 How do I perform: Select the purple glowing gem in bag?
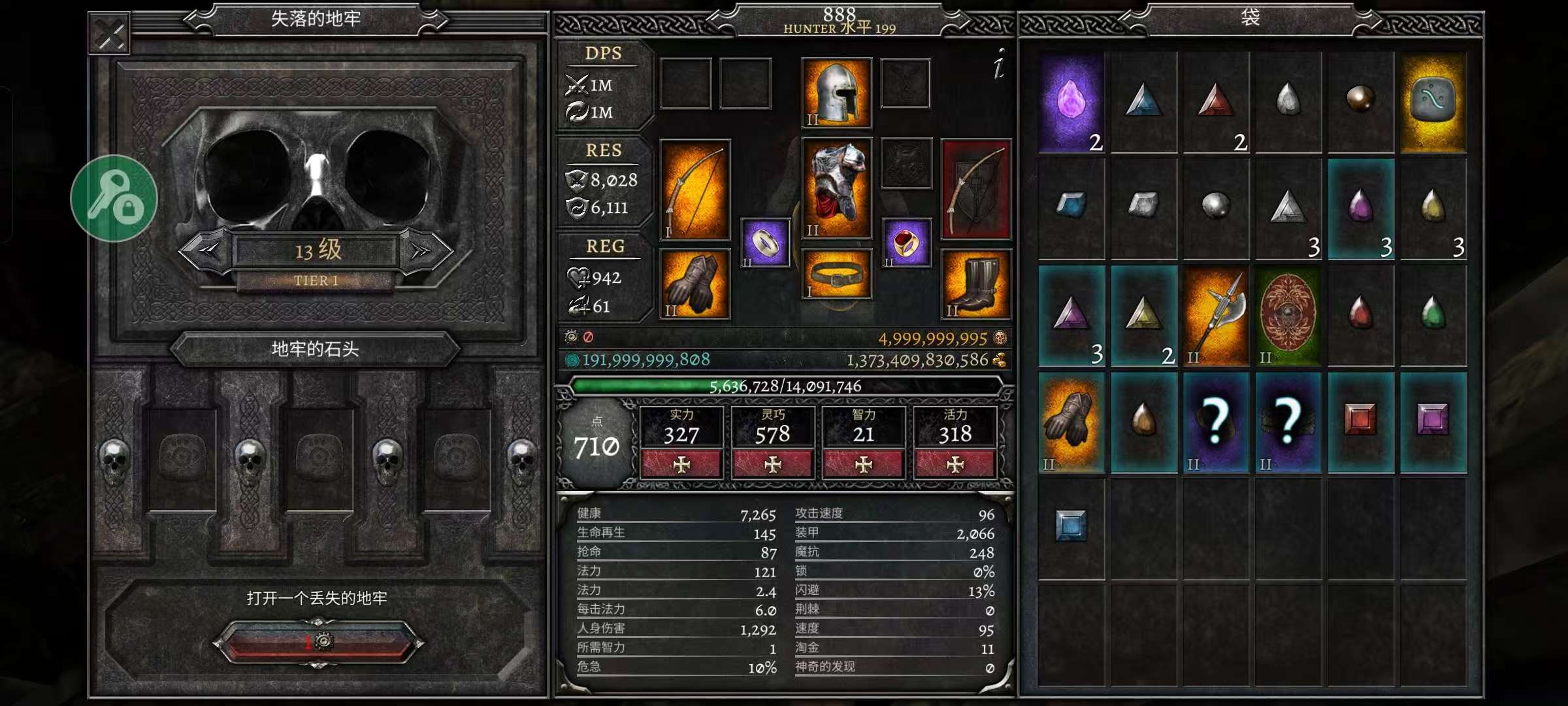pyautogui.click(x=1071, y=103)
